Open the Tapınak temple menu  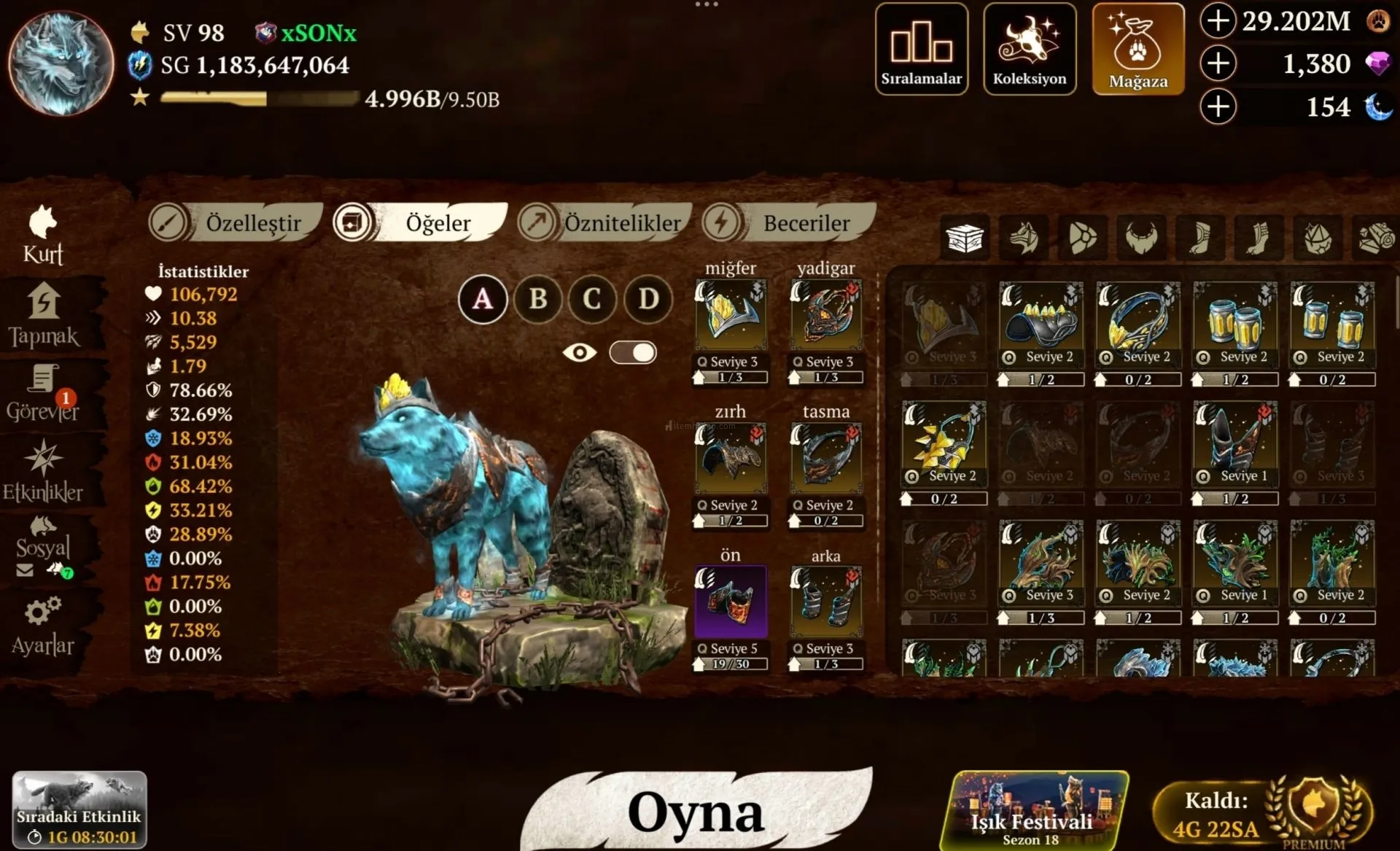(x=44, y=315)
